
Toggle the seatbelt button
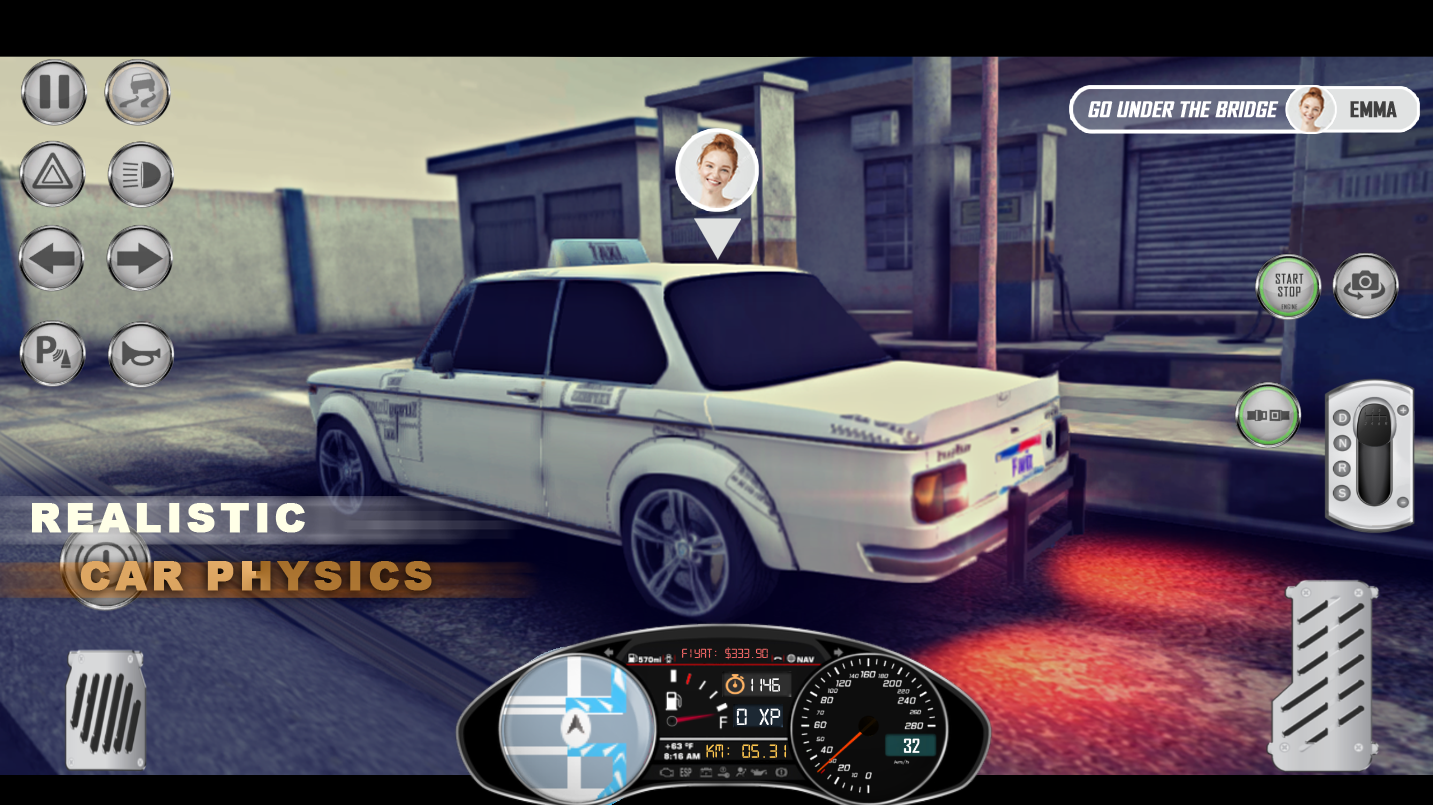[1267, 415]
